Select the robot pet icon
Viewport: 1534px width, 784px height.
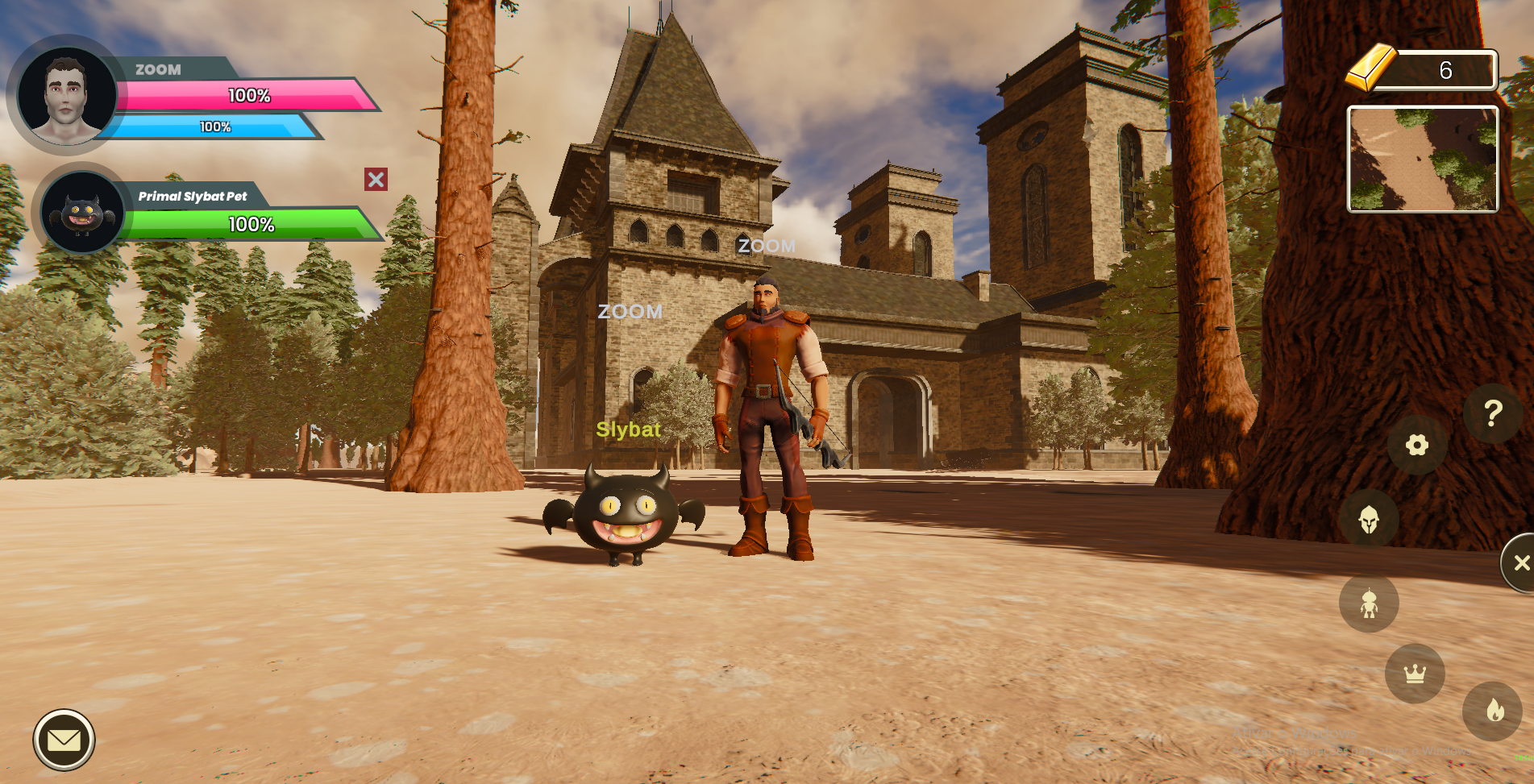point(1368,603)
